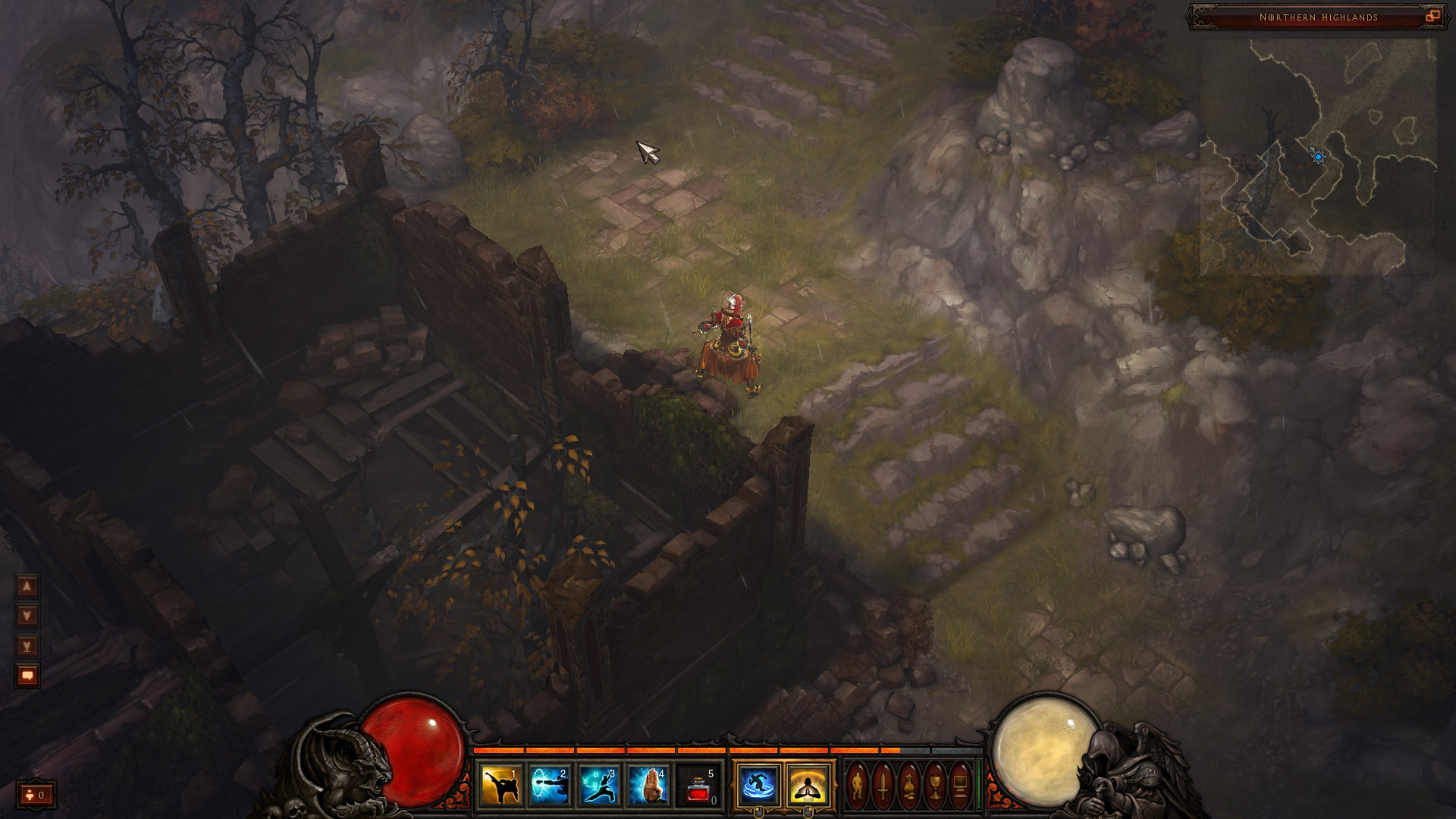Open the computer game menu button

(960, 786)
